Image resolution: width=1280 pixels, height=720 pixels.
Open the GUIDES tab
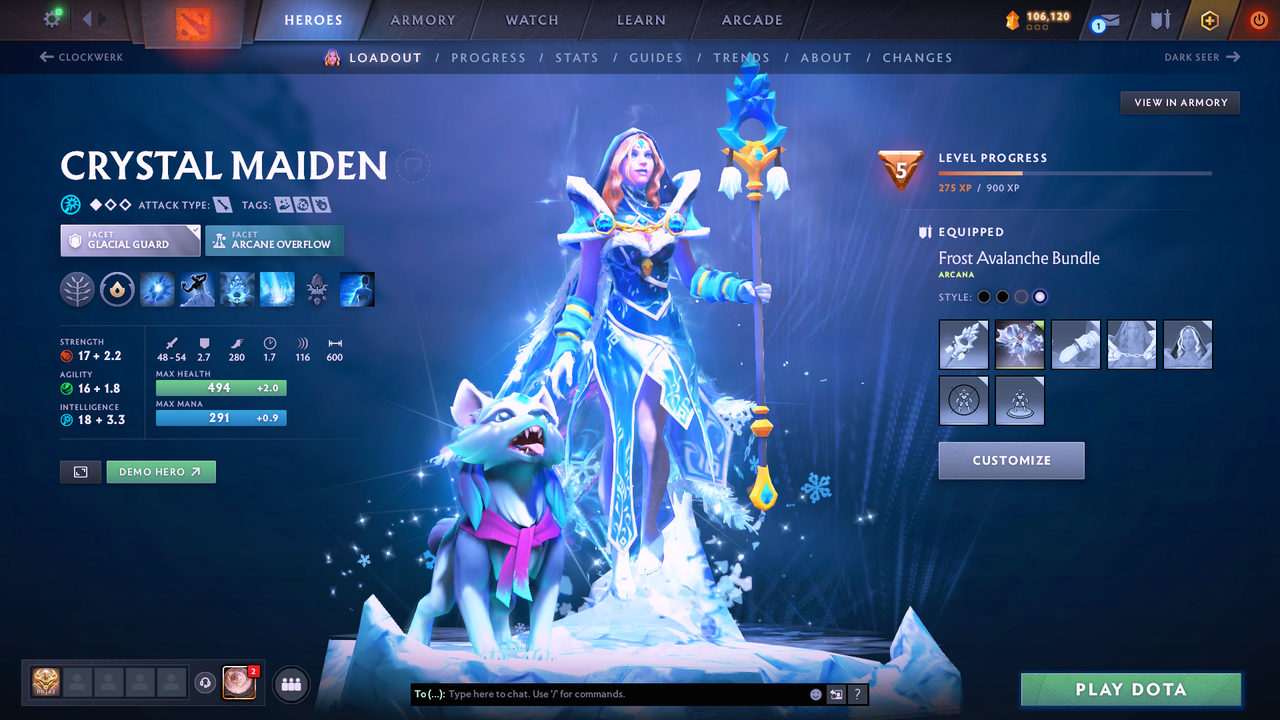pos(656,57)
